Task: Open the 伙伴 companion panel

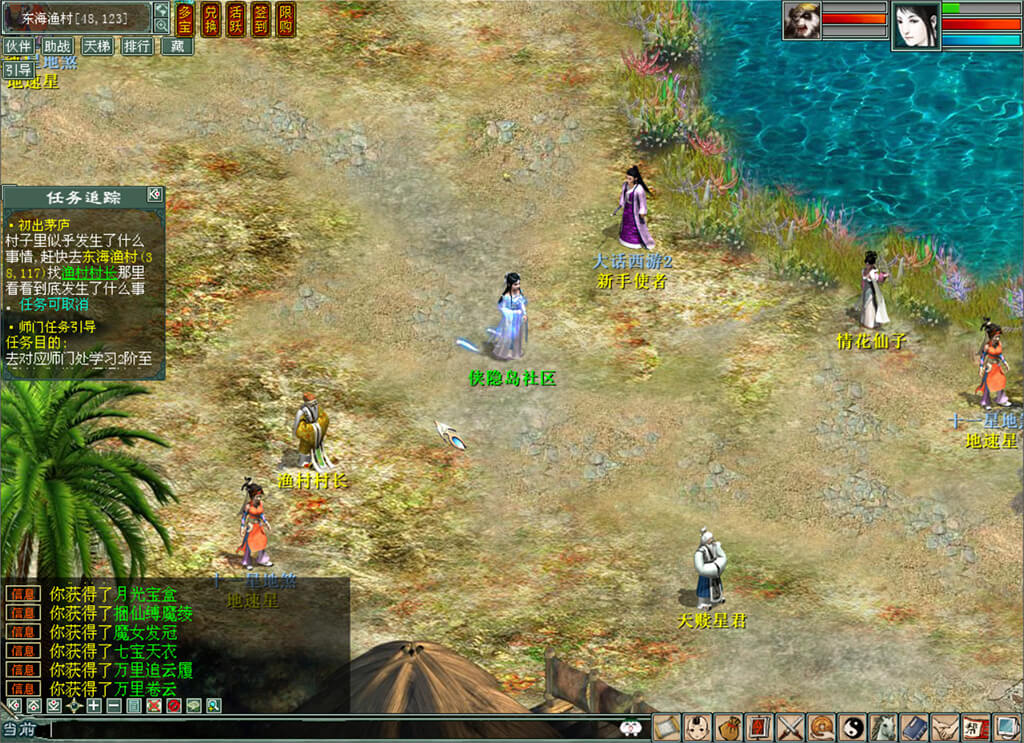Action: (x=18, y=46)
